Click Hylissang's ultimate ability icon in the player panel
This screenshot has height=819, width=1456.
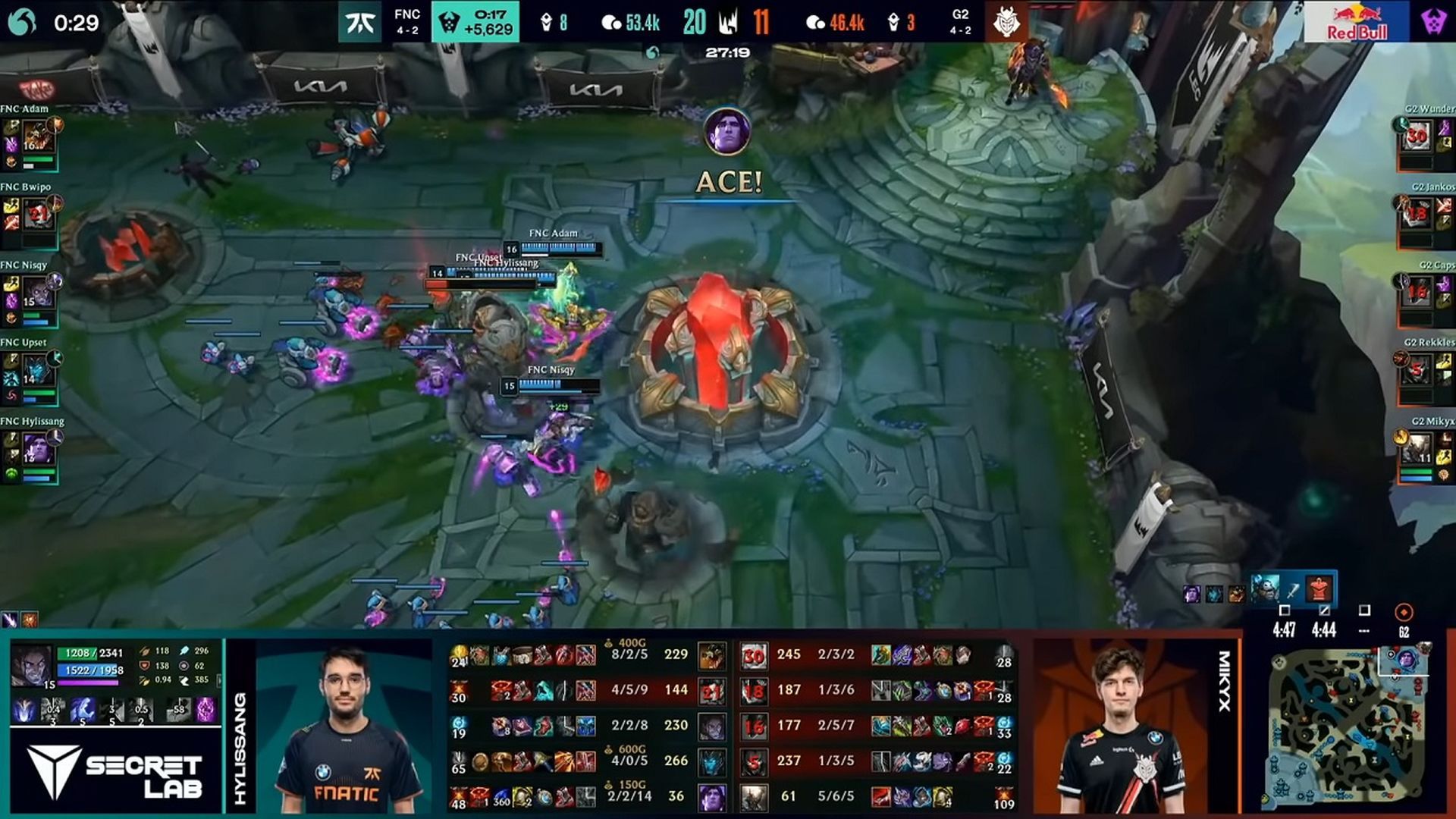(140, 711)
